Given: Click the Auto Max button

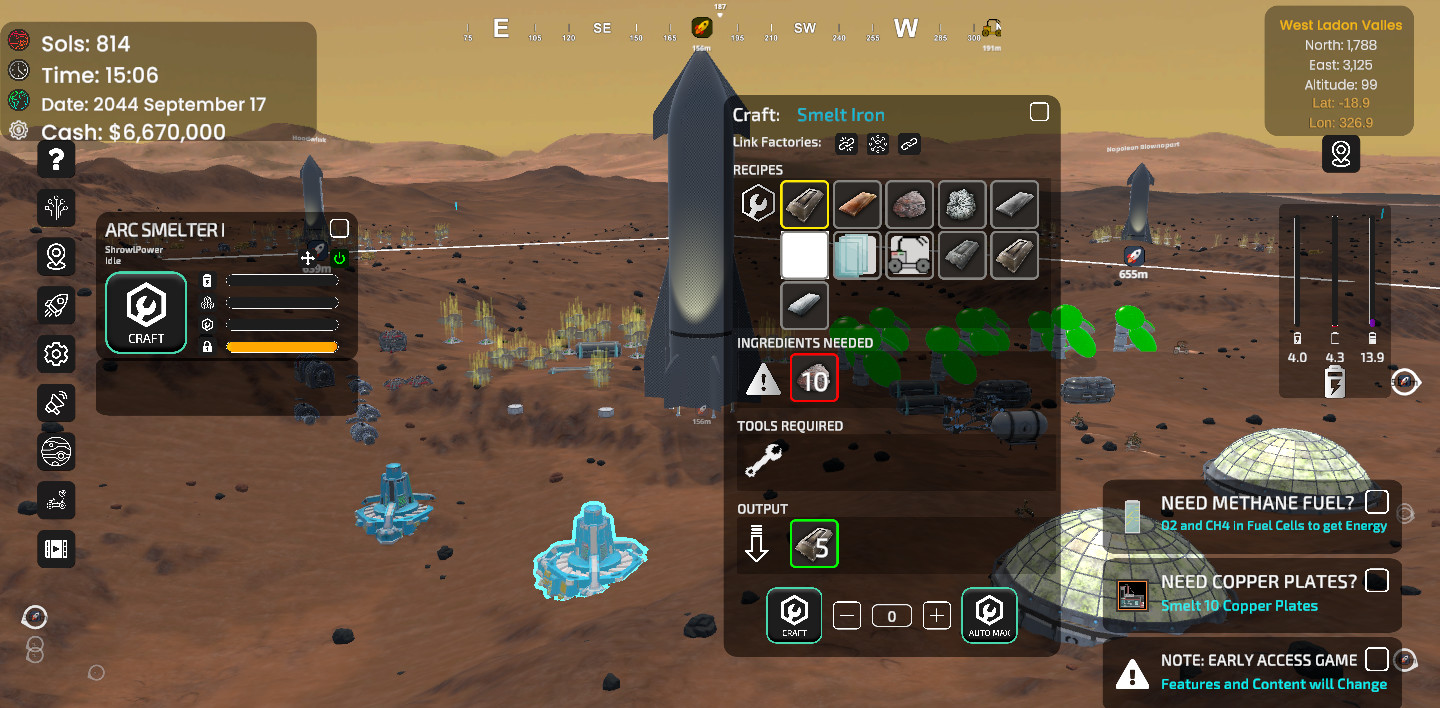Looking at the screenshot, I should 989,614.
